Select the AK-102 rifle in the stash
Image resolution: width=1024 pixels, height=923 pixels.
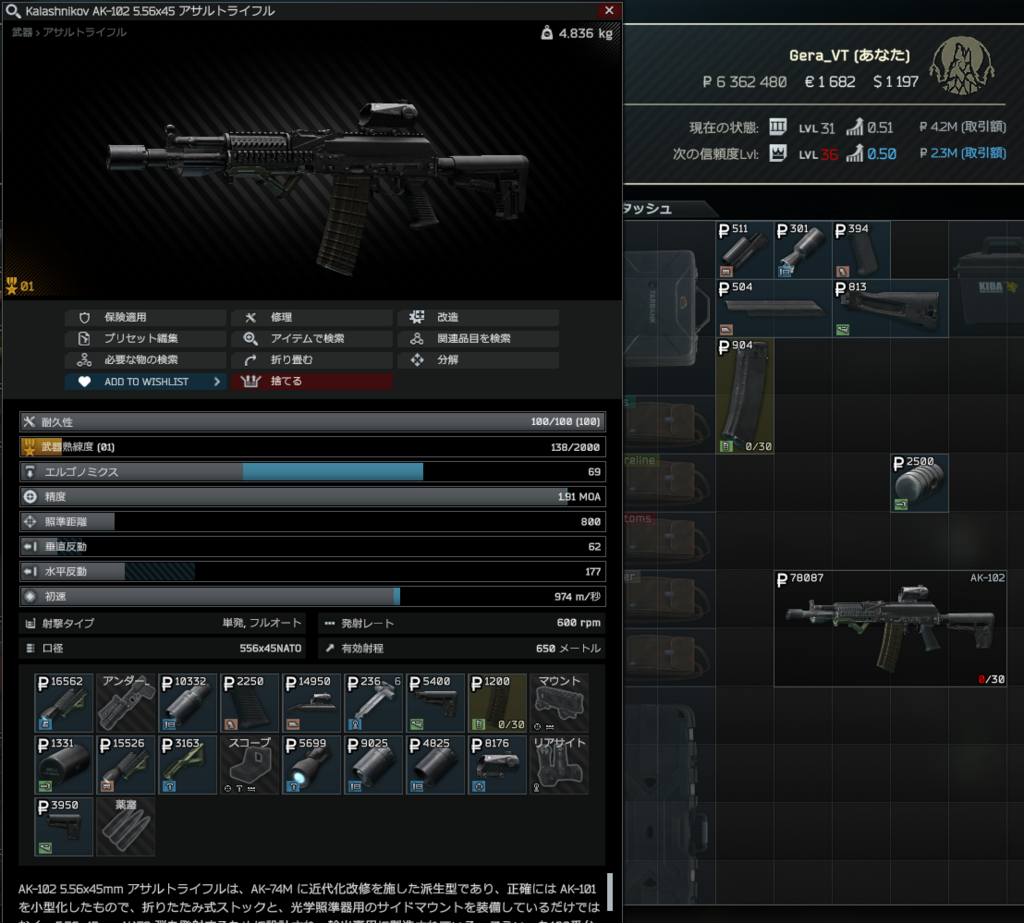click(x=860, y=628)
